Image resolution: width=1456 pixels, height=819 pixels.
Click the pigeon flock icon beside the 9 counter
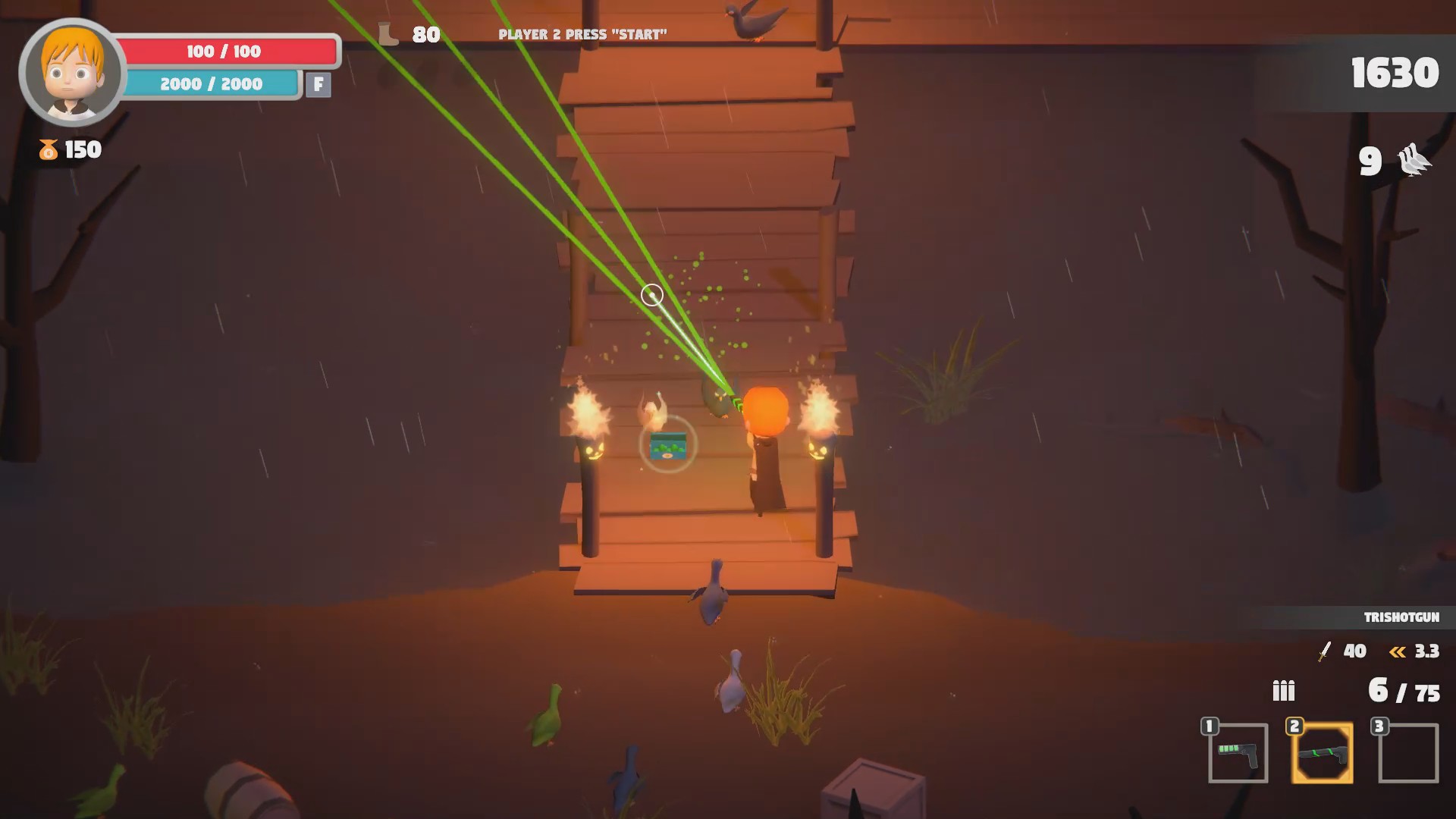(1415, 162)
